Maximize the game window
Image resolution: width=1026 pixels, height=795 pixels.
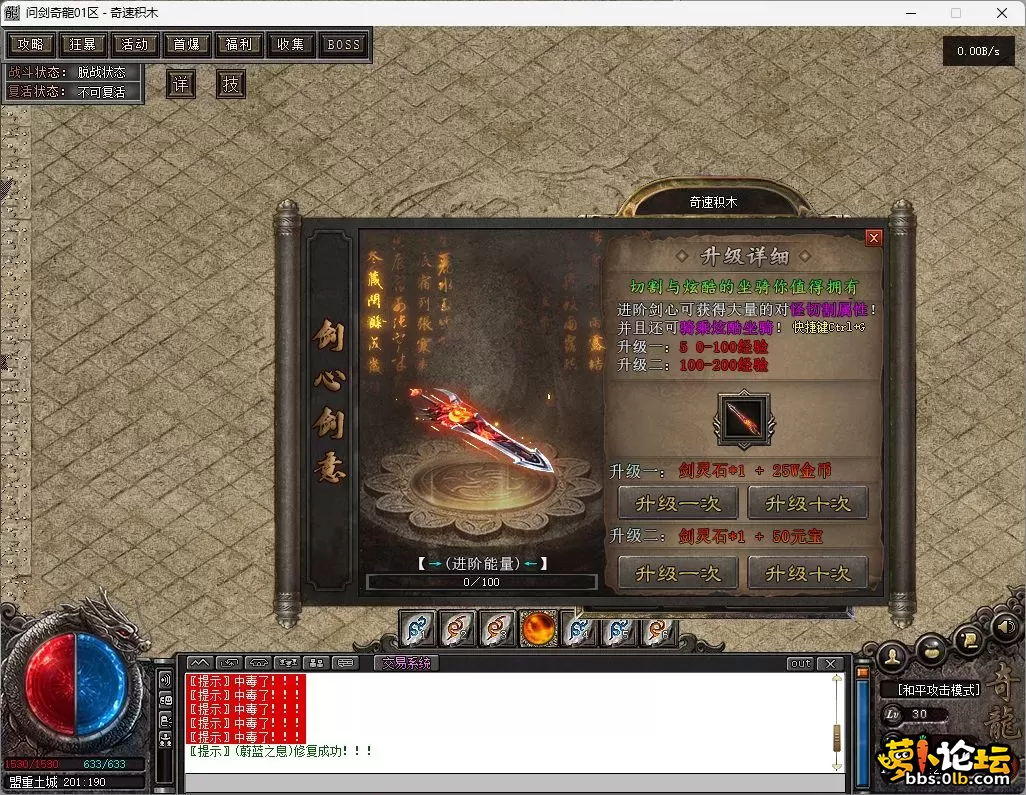[x=955, y=13]
